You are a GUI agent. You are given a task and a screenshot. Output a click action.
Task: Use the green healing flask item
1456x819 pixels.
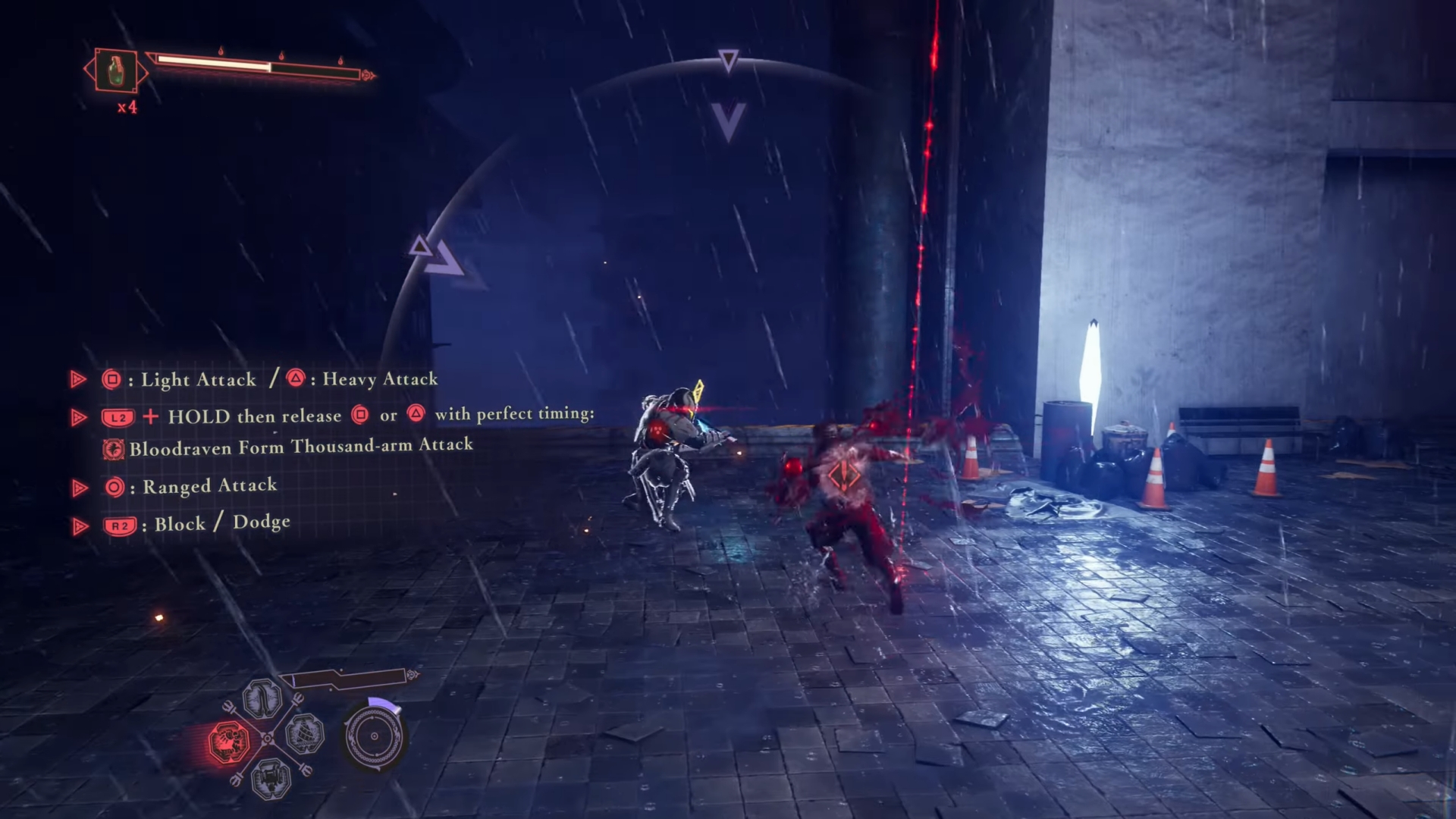tap(116, 71)
